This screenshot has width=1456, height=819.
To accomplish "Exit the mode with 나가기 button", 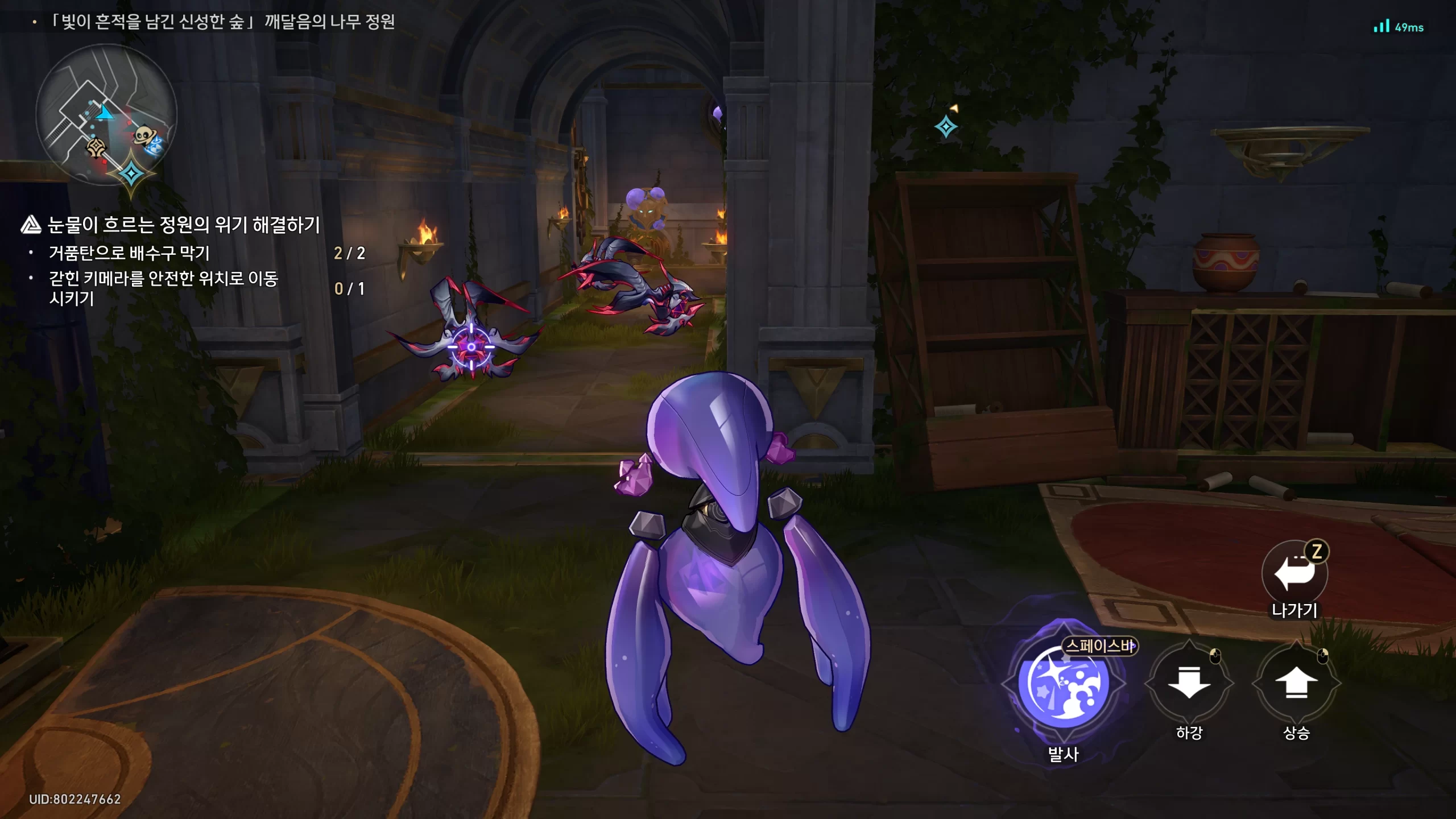I will tap(1294, 573).
